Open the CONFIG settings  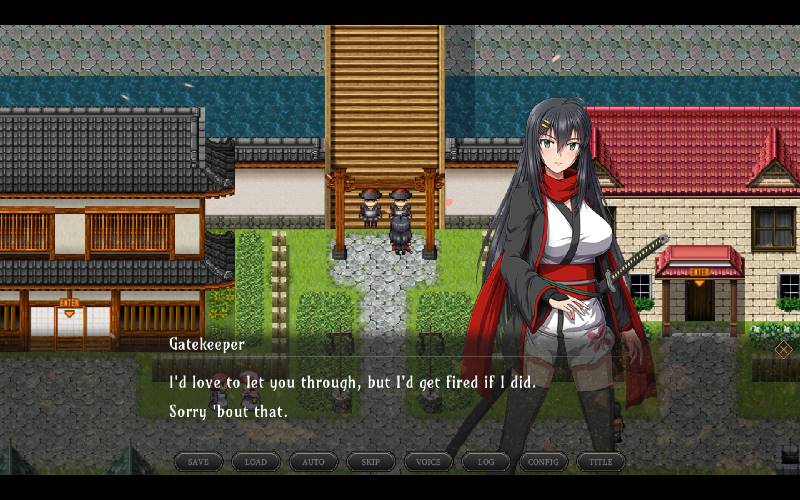pos(543,462)
